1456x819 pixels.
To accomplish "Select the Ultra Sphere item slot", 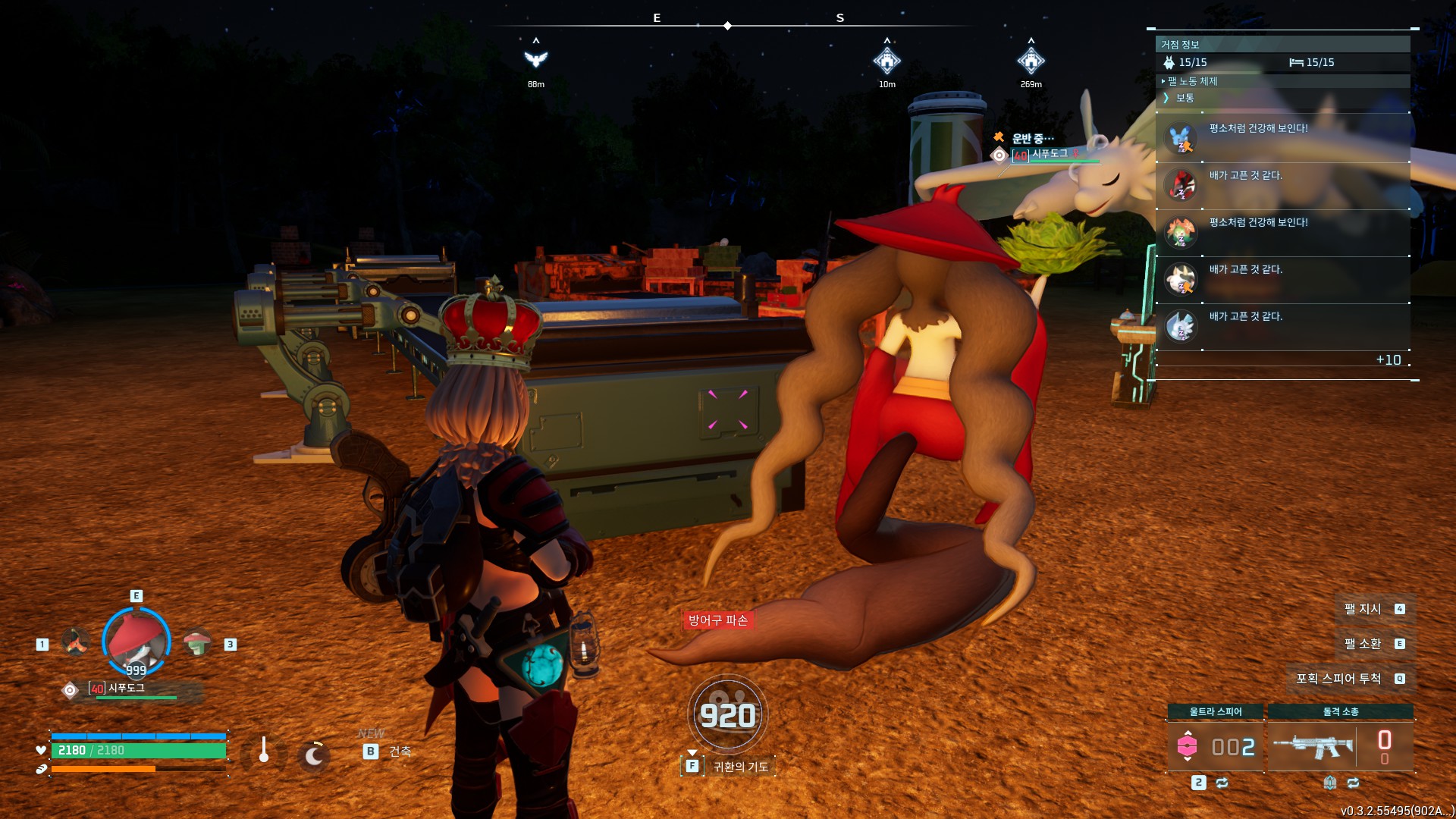I will (x=1215, y=746).
